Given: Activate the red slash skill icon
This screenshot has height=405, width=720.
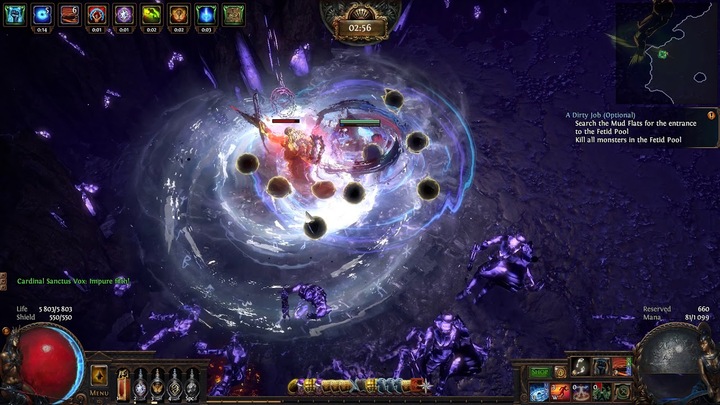Looking at the screenshot, I should (x=622, y=367).
